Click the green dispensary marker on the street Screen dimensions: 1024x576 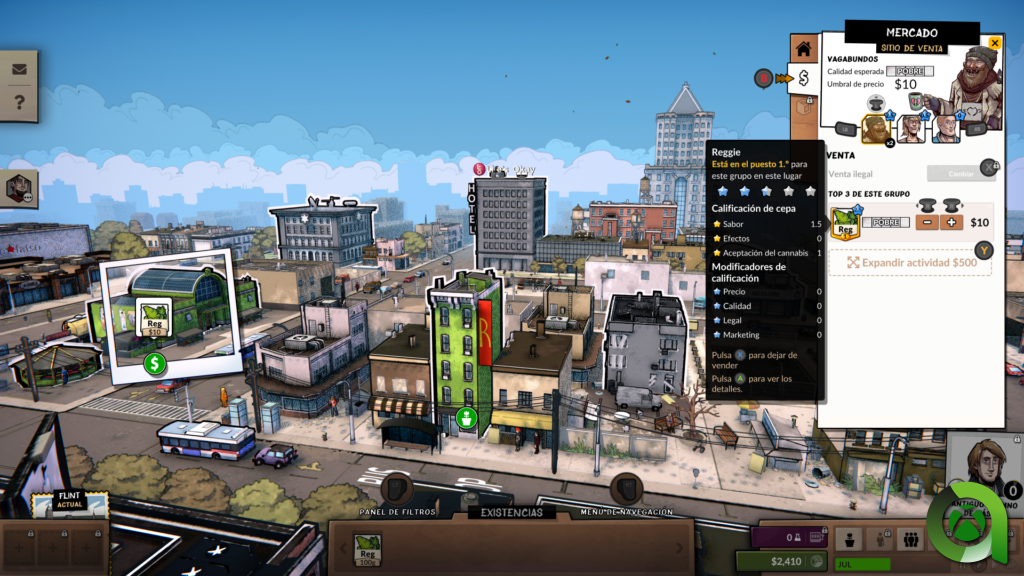(x=466, y=417)
